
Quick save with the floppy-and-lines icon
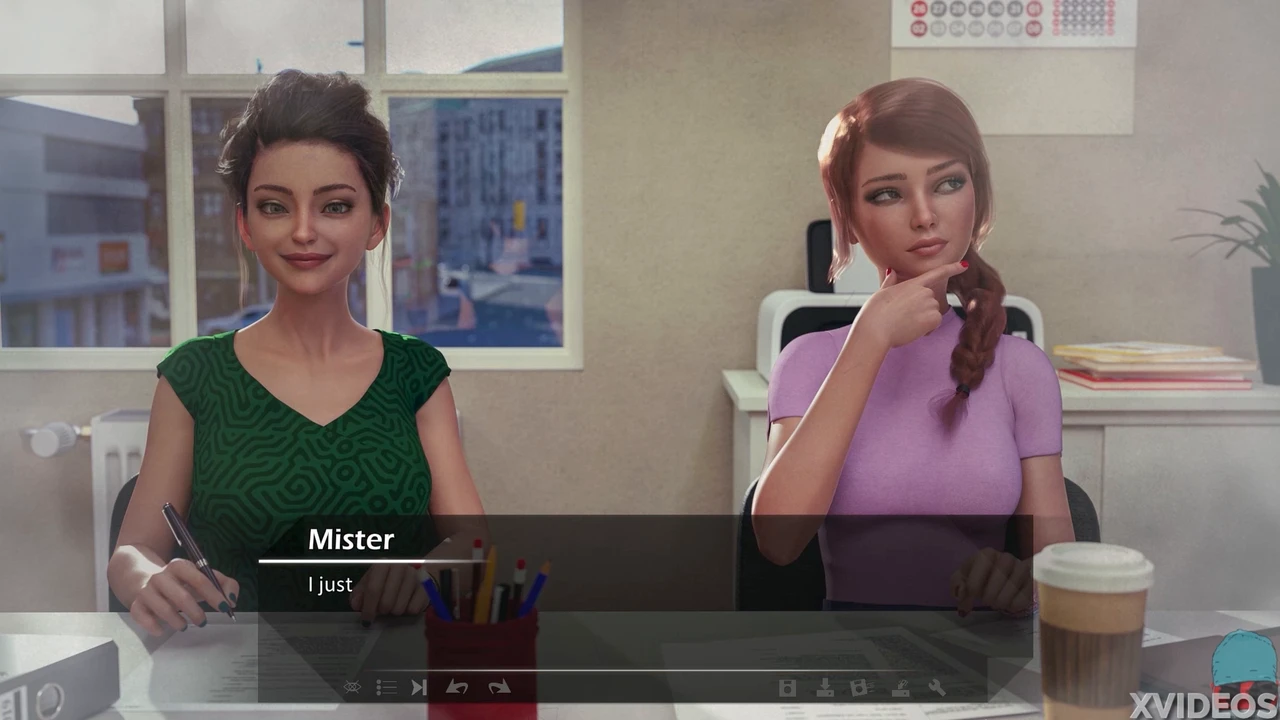(x=859, y=687)
